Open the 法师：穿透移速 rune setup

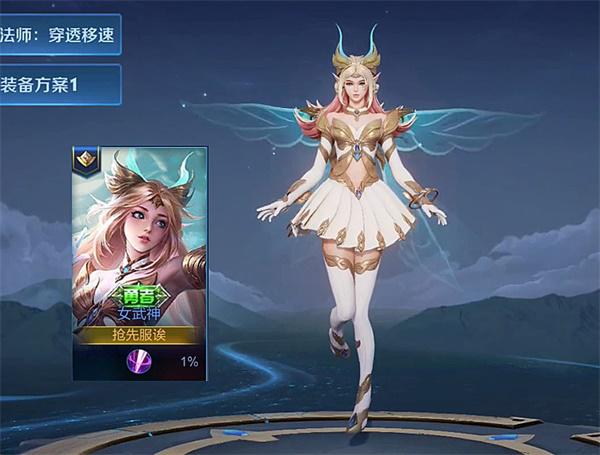click(x=58, y=34)
